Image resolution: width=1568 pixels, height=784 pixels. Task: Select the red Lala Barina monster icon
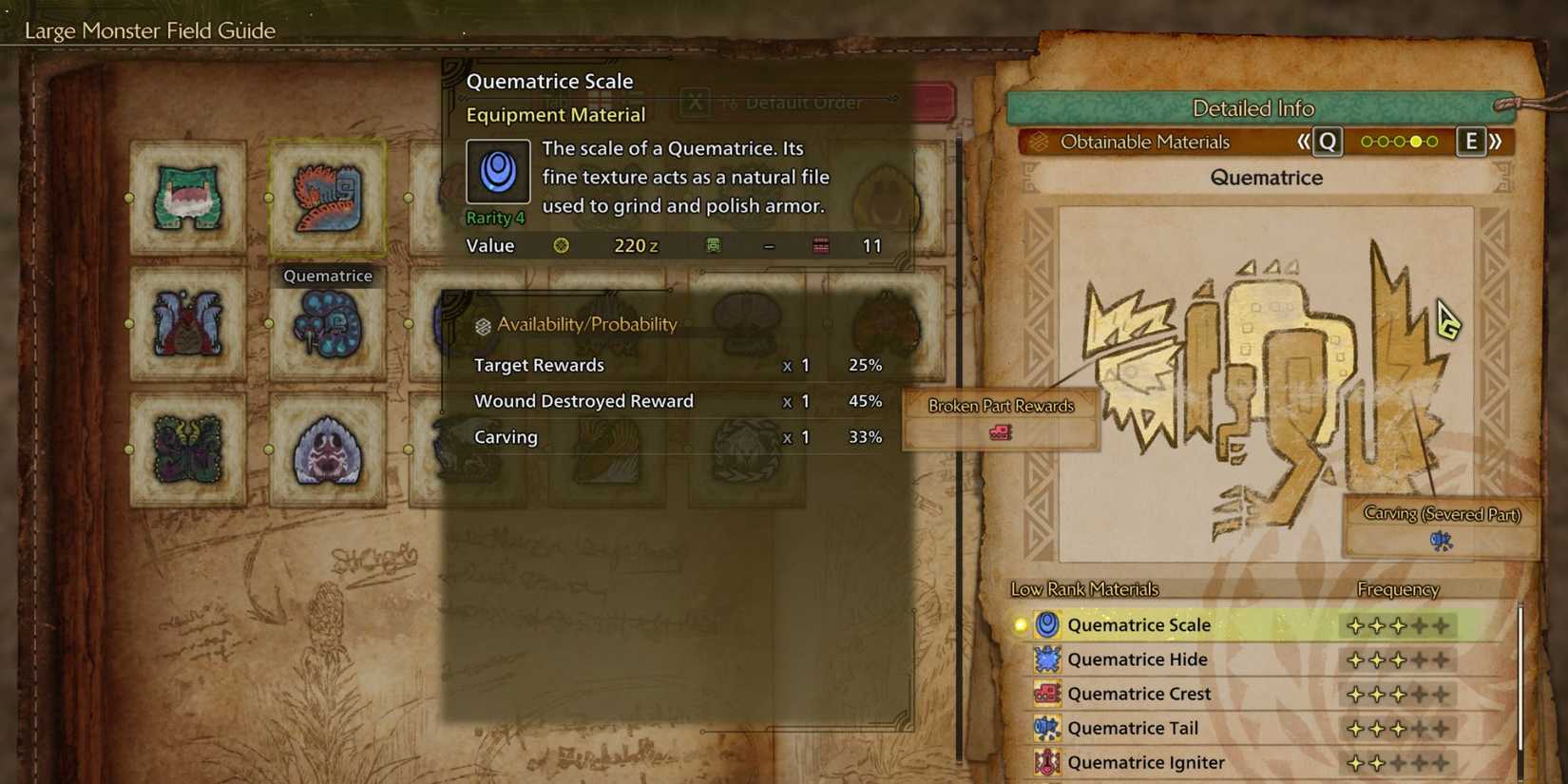click(x=186, y=323)
